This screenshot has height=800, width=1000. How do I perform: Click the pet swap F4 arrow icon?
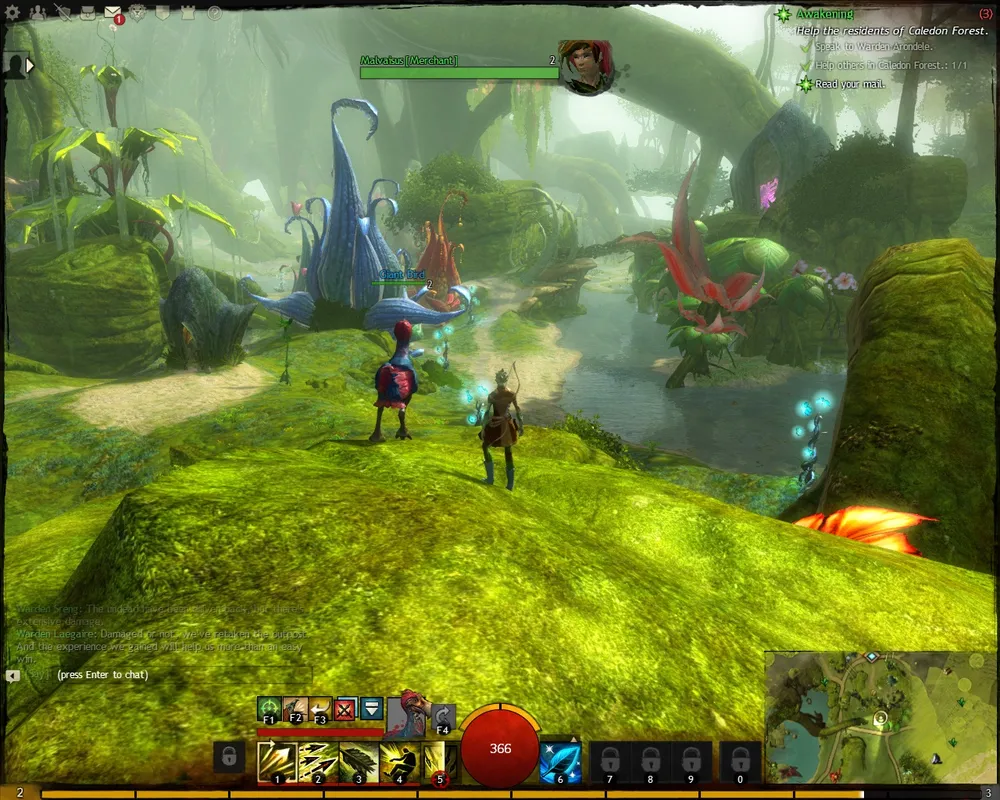click(443, 716)
